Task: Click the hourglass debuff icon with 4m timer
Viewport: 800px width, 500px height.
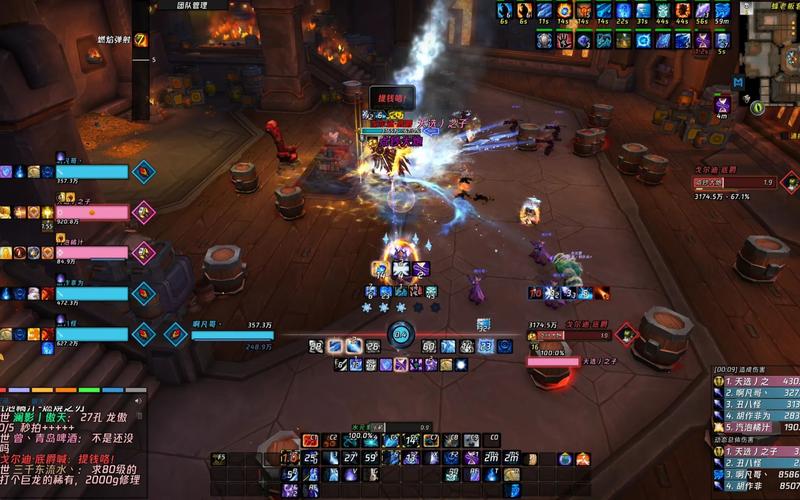Action: [x=722, y=104]
